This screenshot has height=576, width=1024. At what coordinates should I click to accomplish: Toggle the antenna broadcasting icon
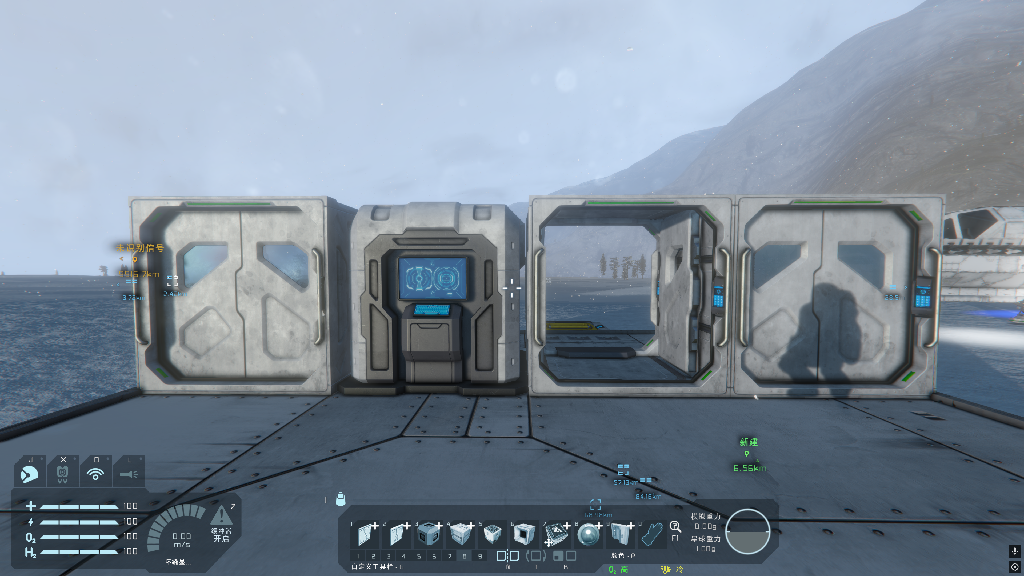pos(96,471)
